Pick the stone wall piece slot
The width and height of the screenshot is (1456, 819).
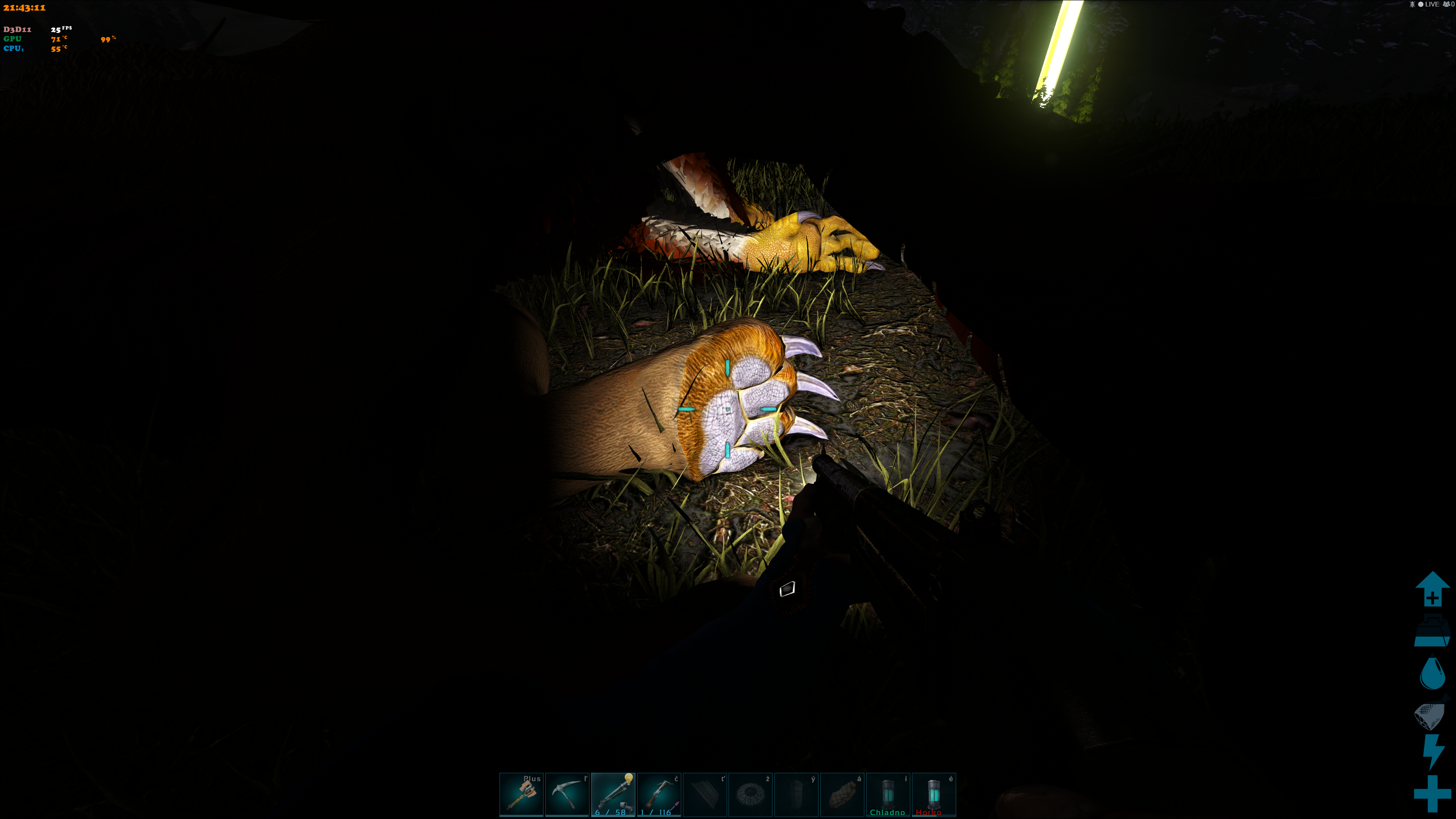(796, 794)
